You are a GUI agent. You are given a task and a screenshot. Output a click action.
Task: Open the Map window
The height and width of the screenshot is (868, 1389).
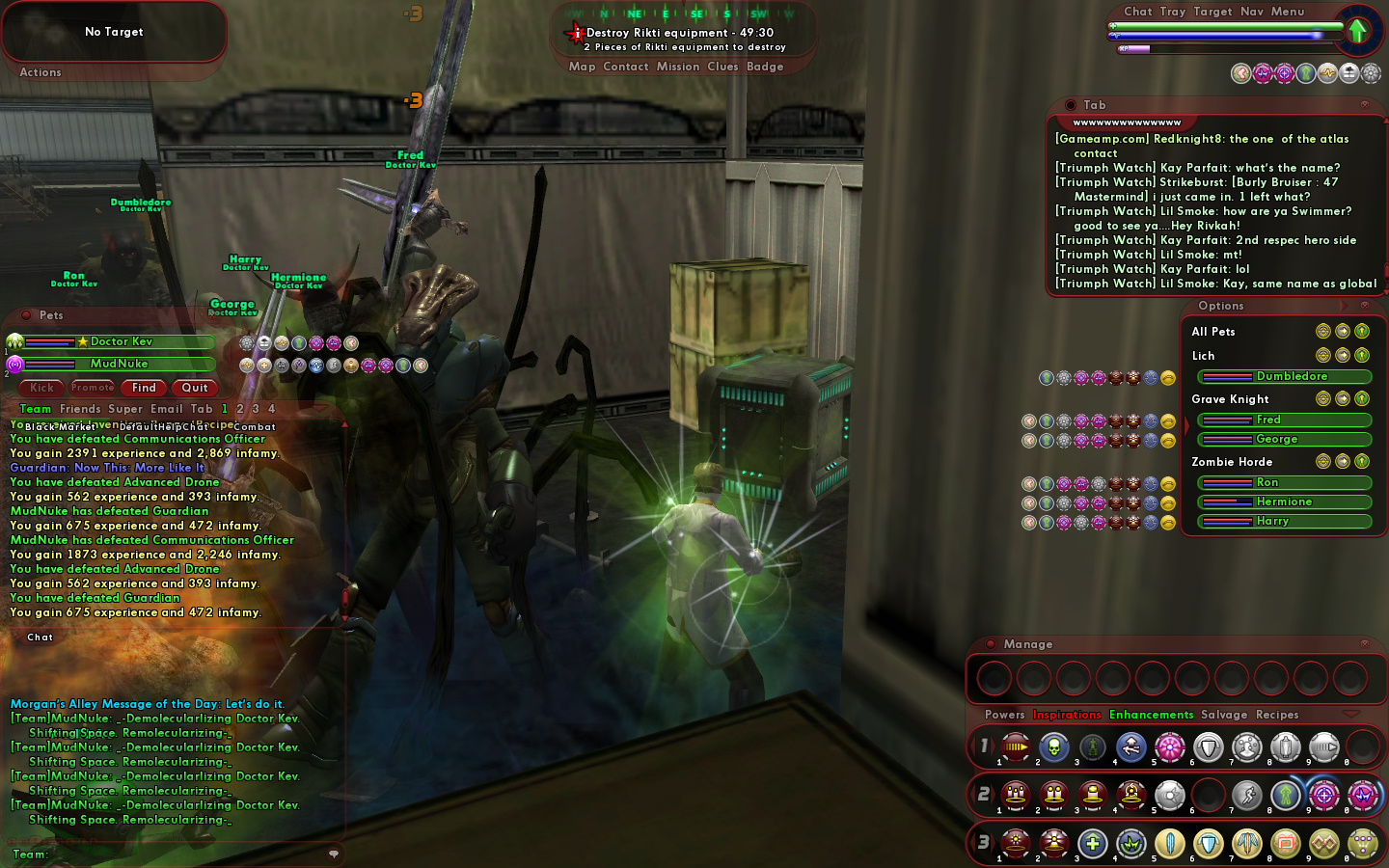click(x=582, y=67)
